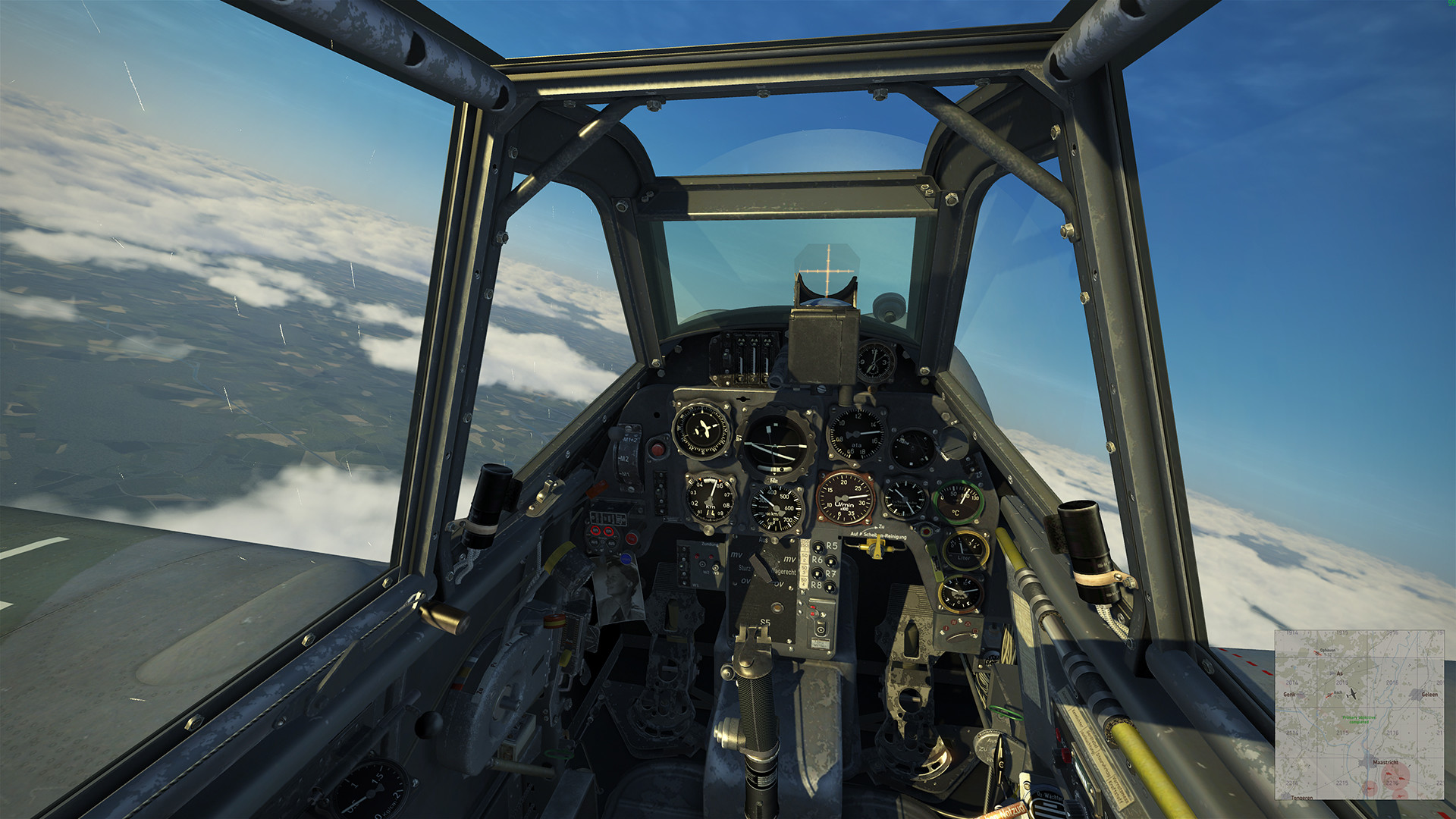
Task: Select the artificial horizon gauge
Action: tap(773, 442)
